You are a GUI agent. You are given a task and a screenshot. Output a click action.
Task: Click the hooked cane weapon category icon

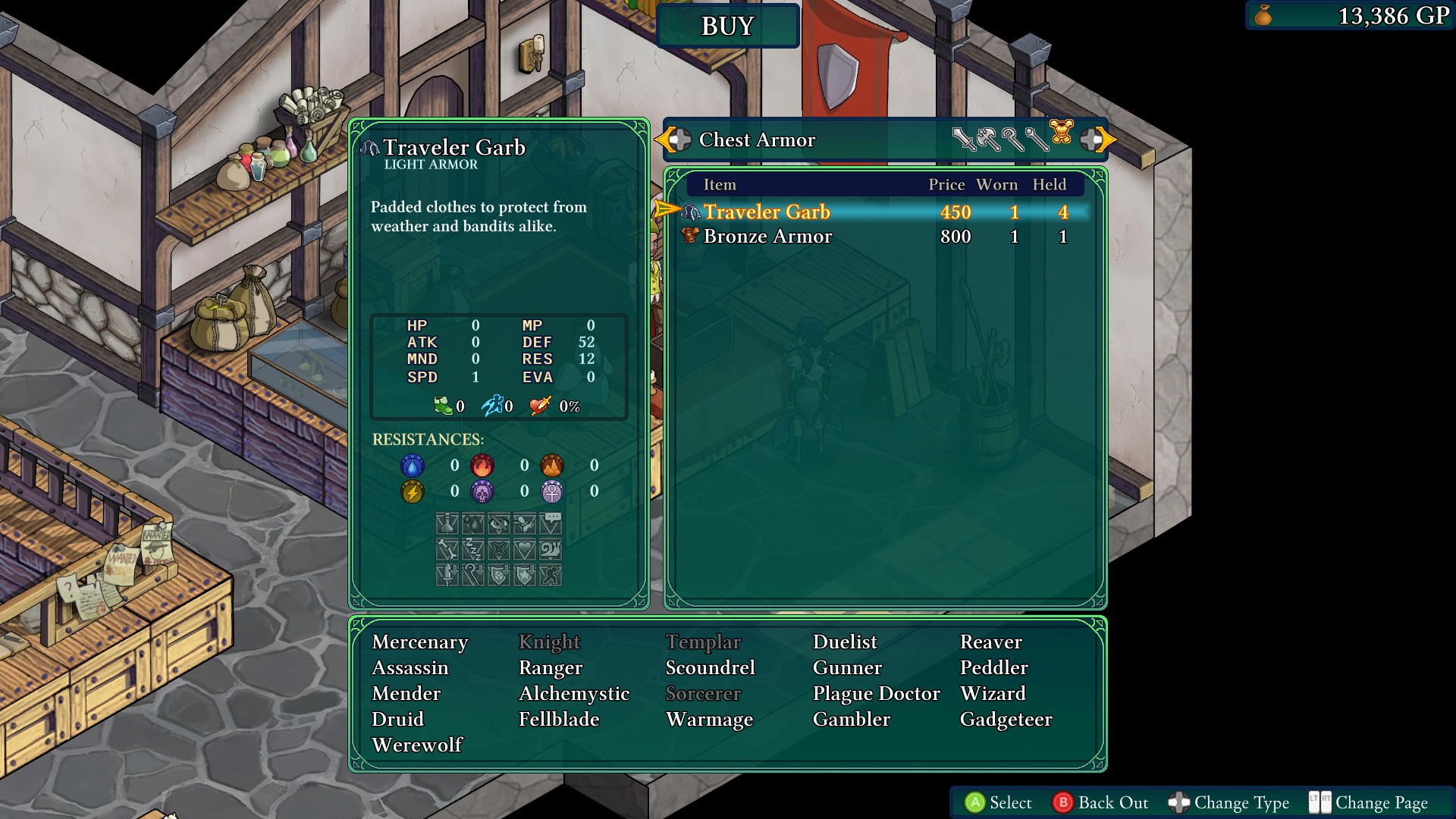(1013, 139)
